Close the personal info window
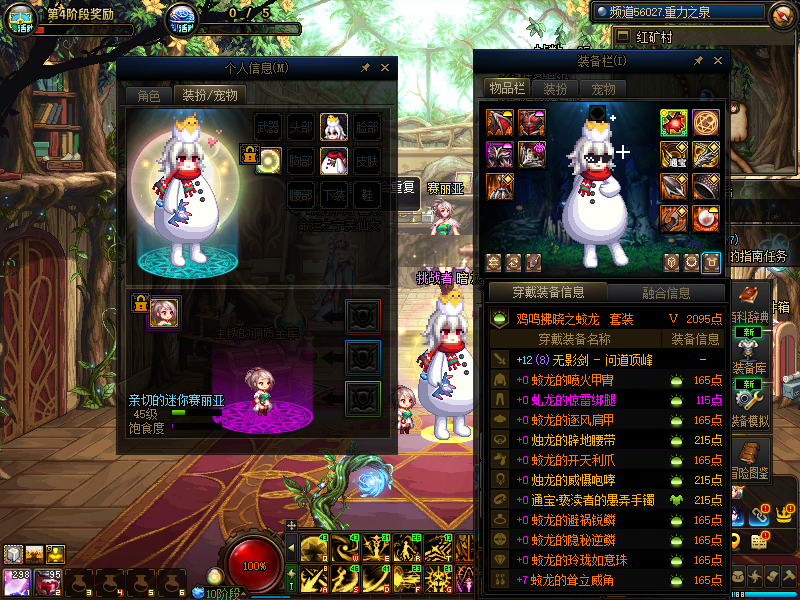This screenshot has height=600, width=800. 386,68
